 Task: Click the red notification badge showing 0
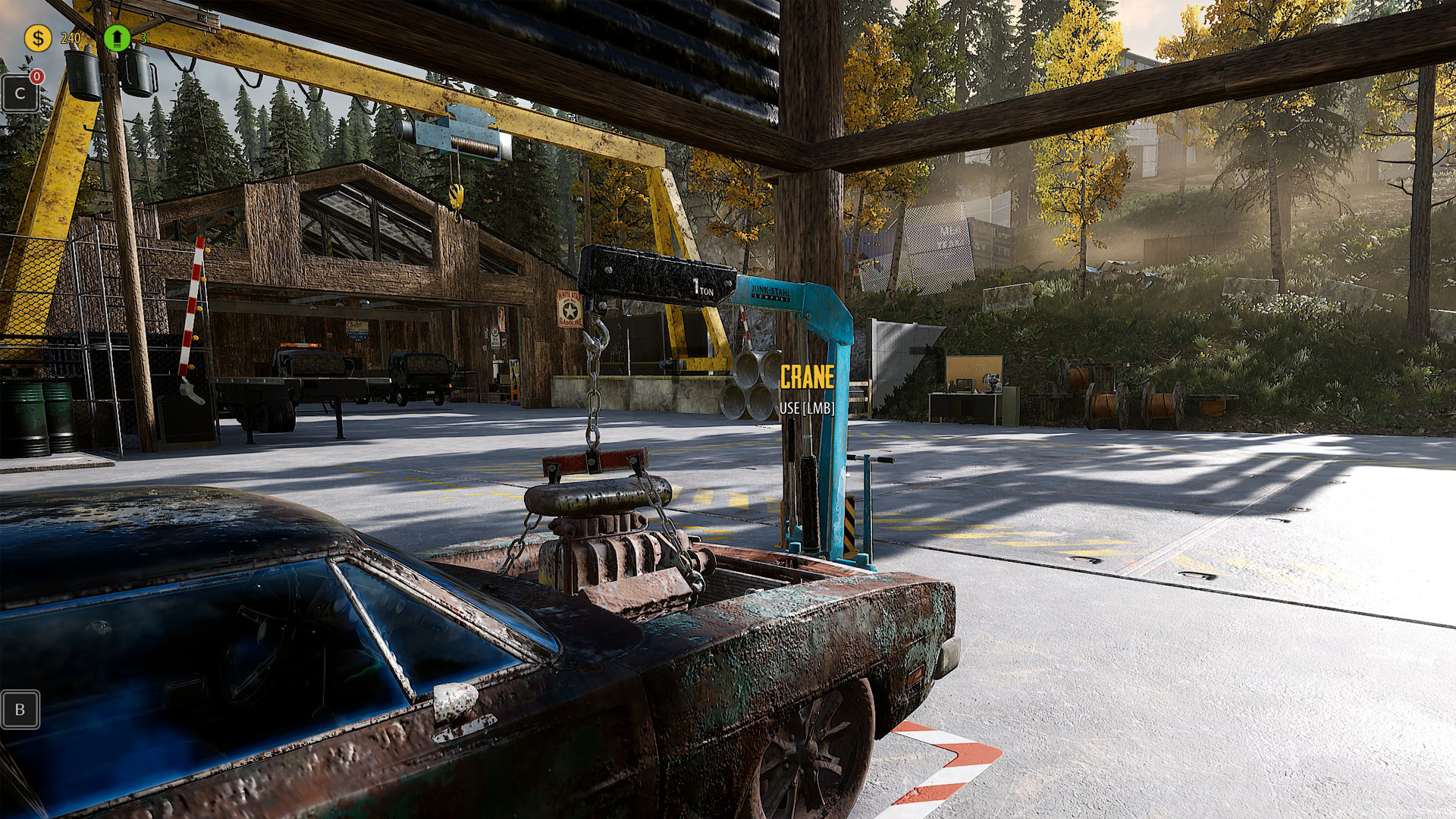(36, 76)
